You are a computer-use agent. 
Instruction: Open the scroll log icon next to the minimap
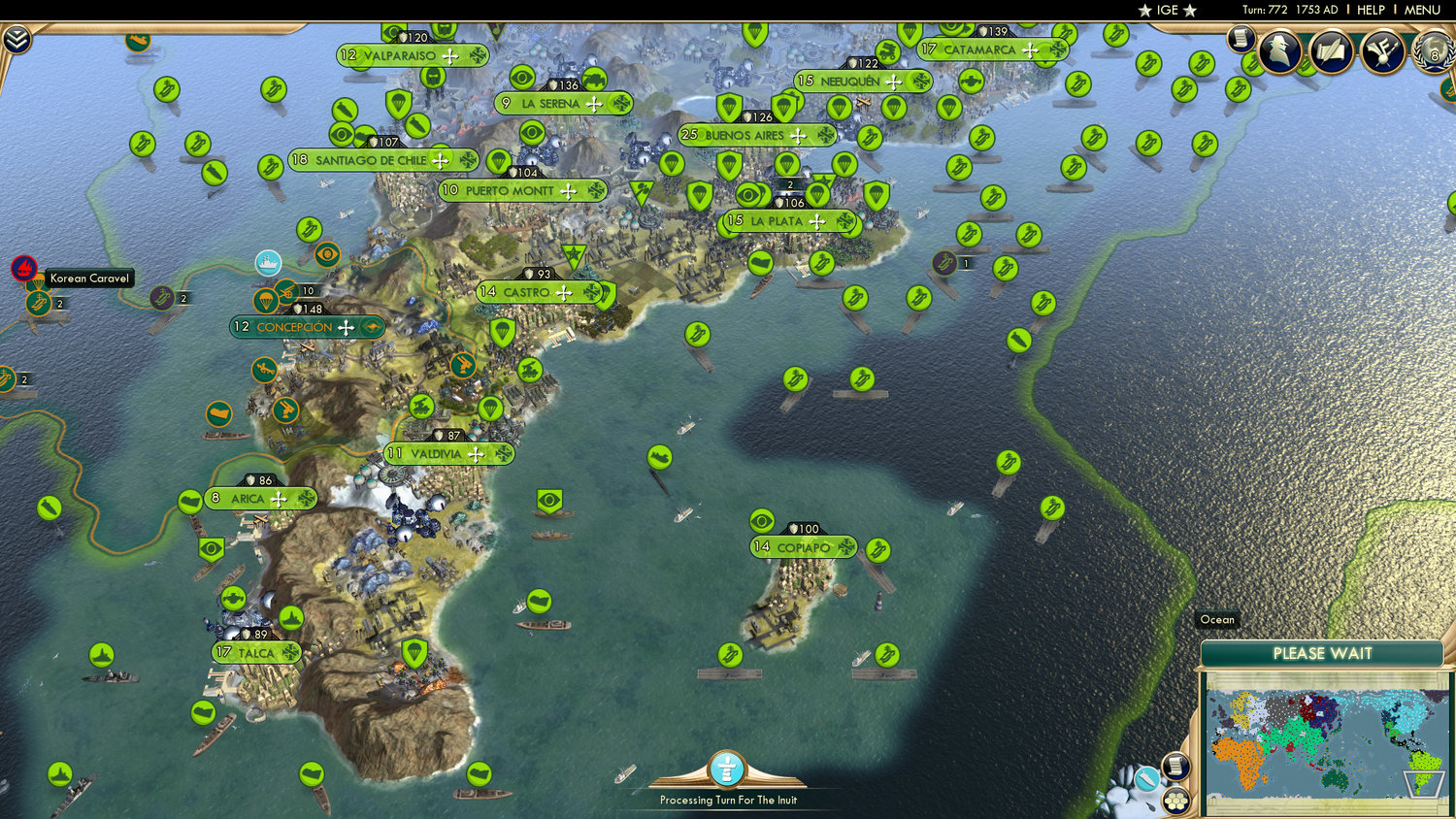1175,766
